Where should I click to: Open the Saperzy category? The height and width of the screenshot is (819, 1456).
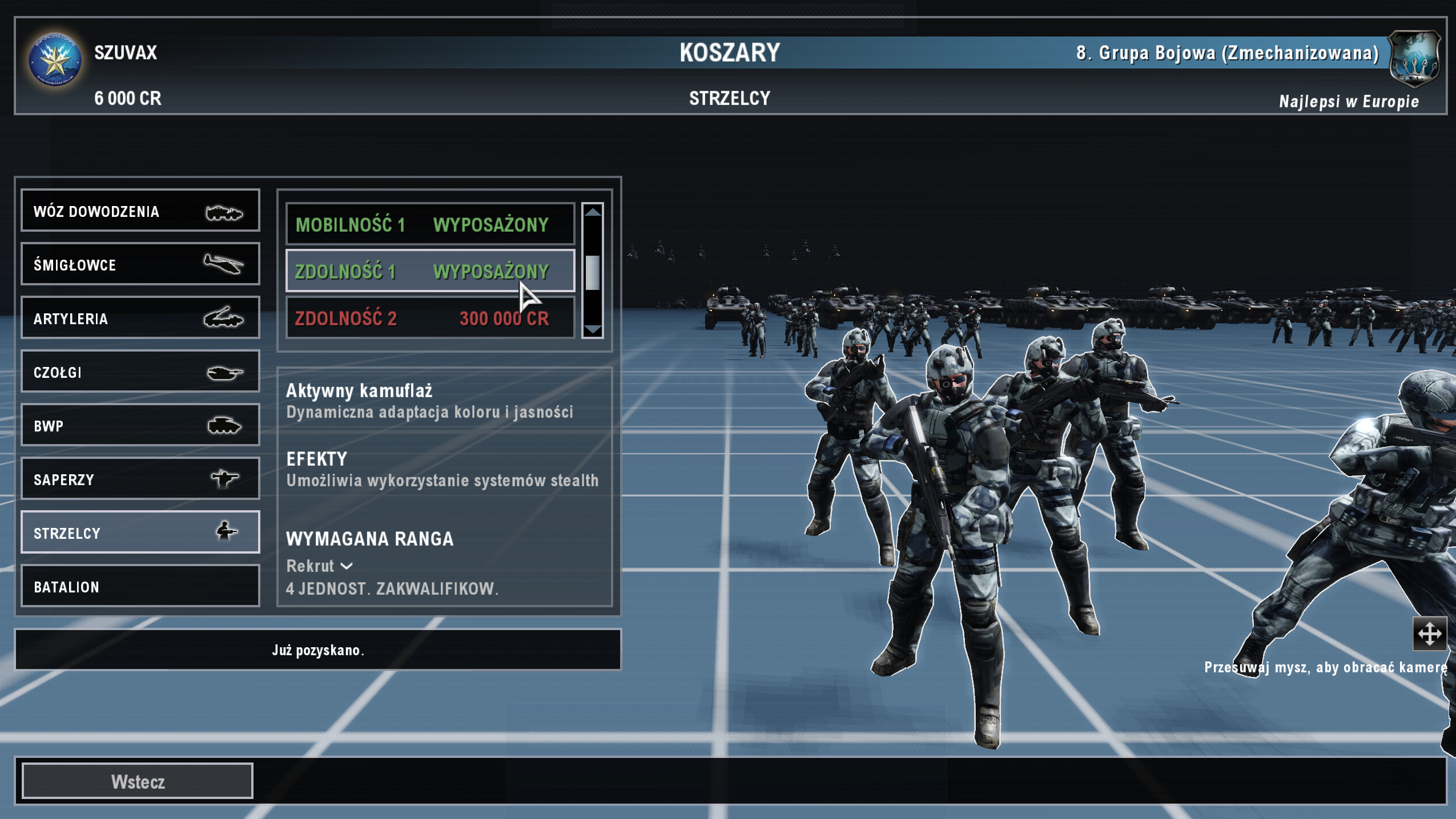click(140, 479)
